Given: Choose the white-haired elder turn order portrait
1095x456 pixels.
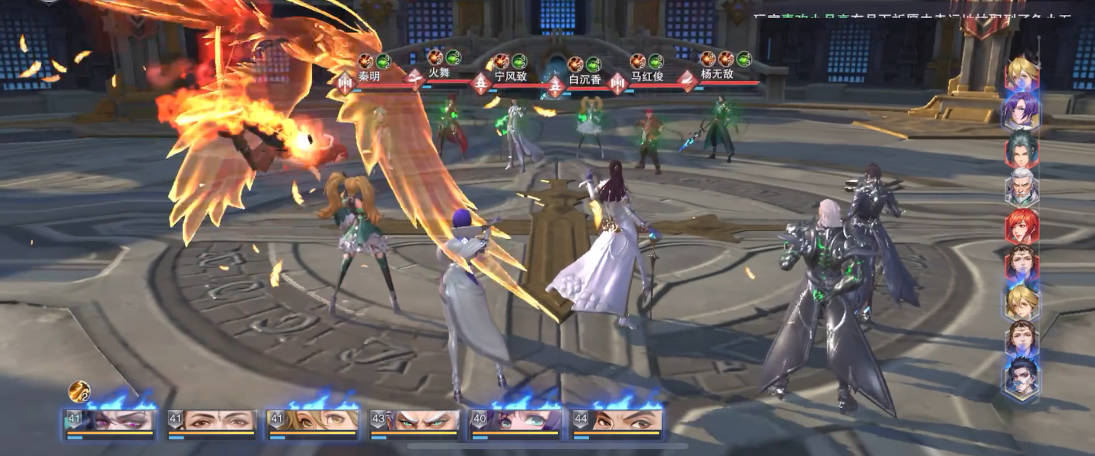Looking at the screenshot, I should tap(1022, 187).
